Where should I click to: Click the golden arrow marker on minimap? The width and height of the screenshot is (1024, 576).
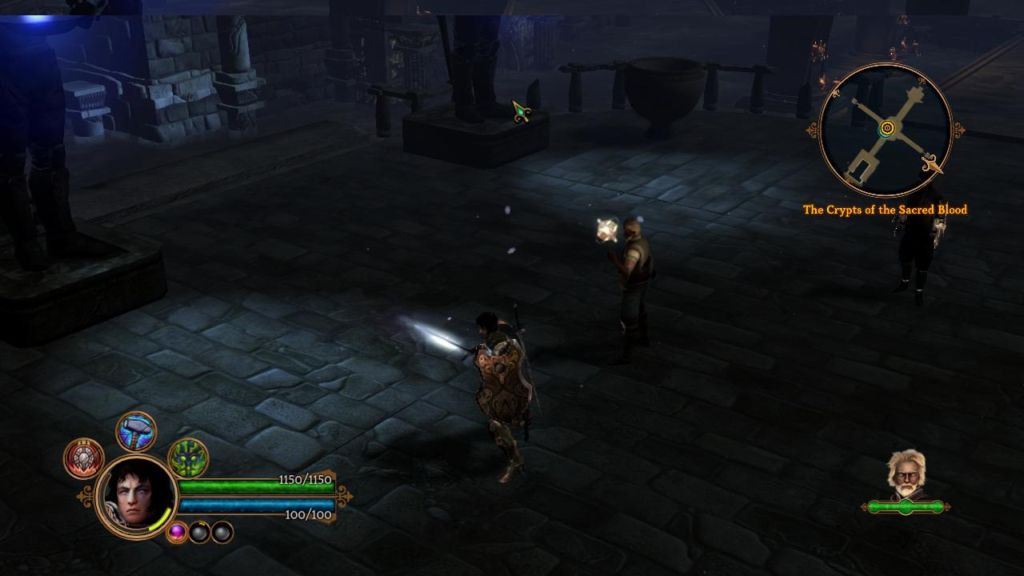coord(934,164)
